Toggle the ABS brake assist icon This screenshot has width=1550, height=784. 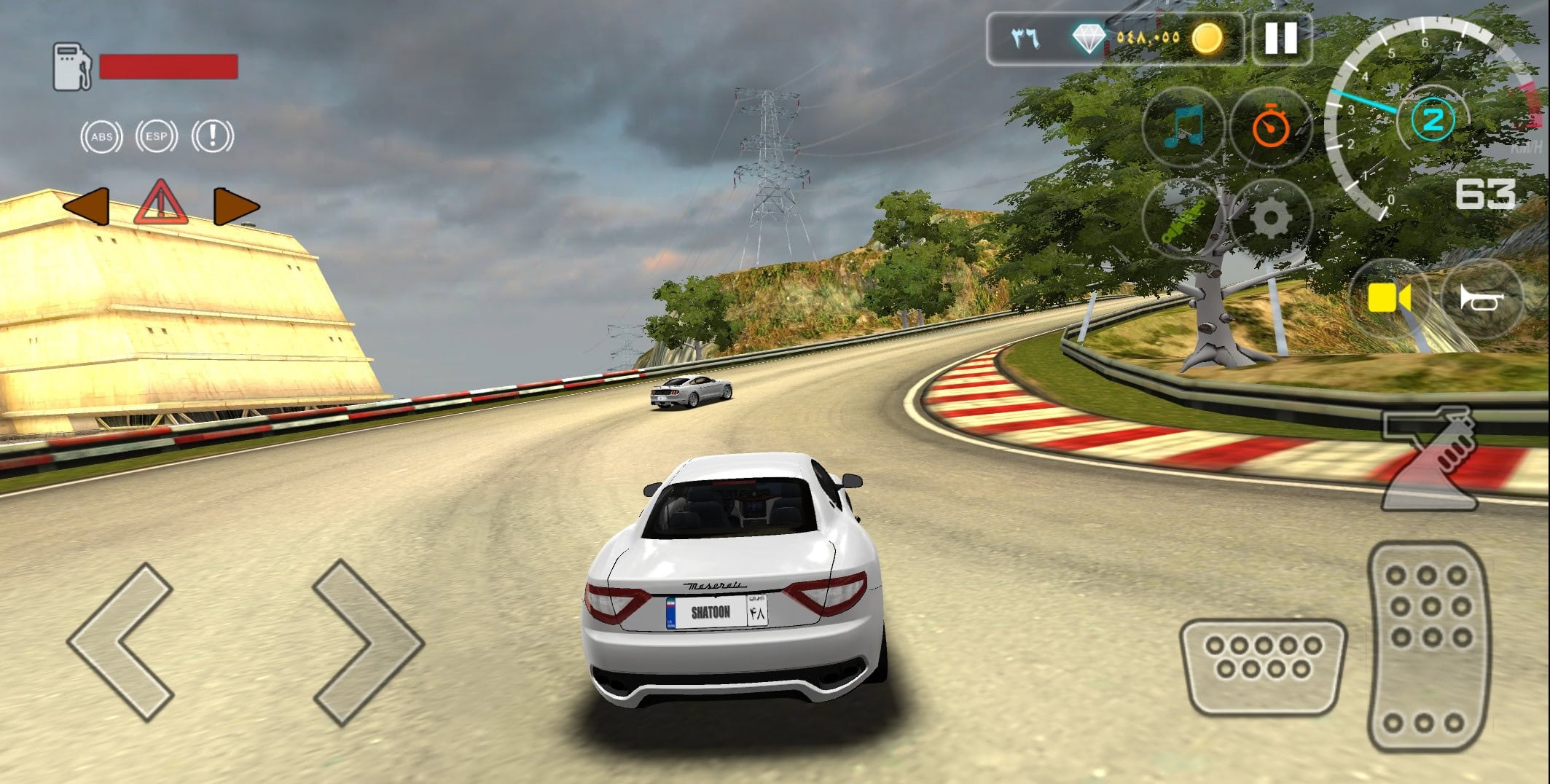tap(101, 137)
